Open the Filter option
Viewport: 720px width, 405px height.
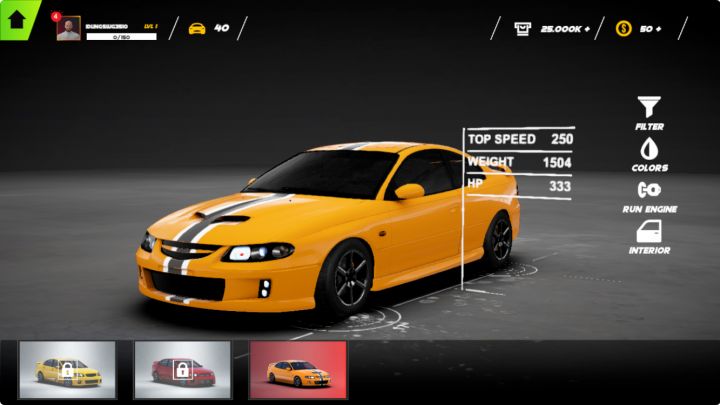pyautogui.click(x=649, y=112)
